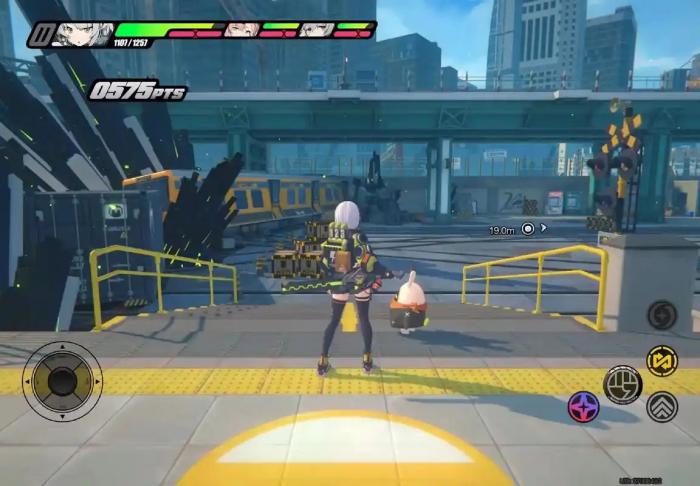Activate the fist basic attack button
This screenshot has width=700, height=486.
[622, 384]
